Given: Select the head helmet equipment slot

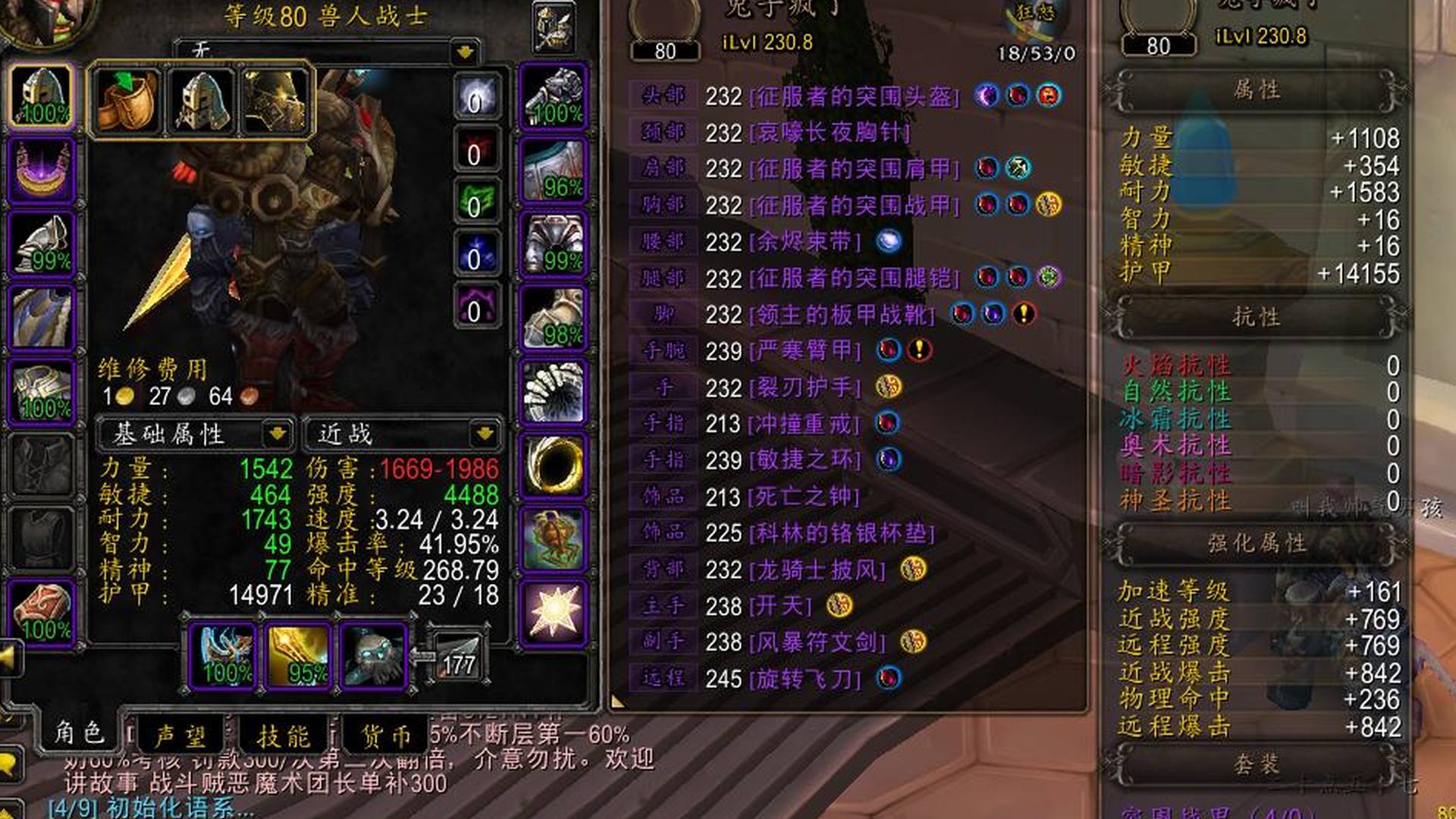Looking at the screenshot, I should click(42, 96).
